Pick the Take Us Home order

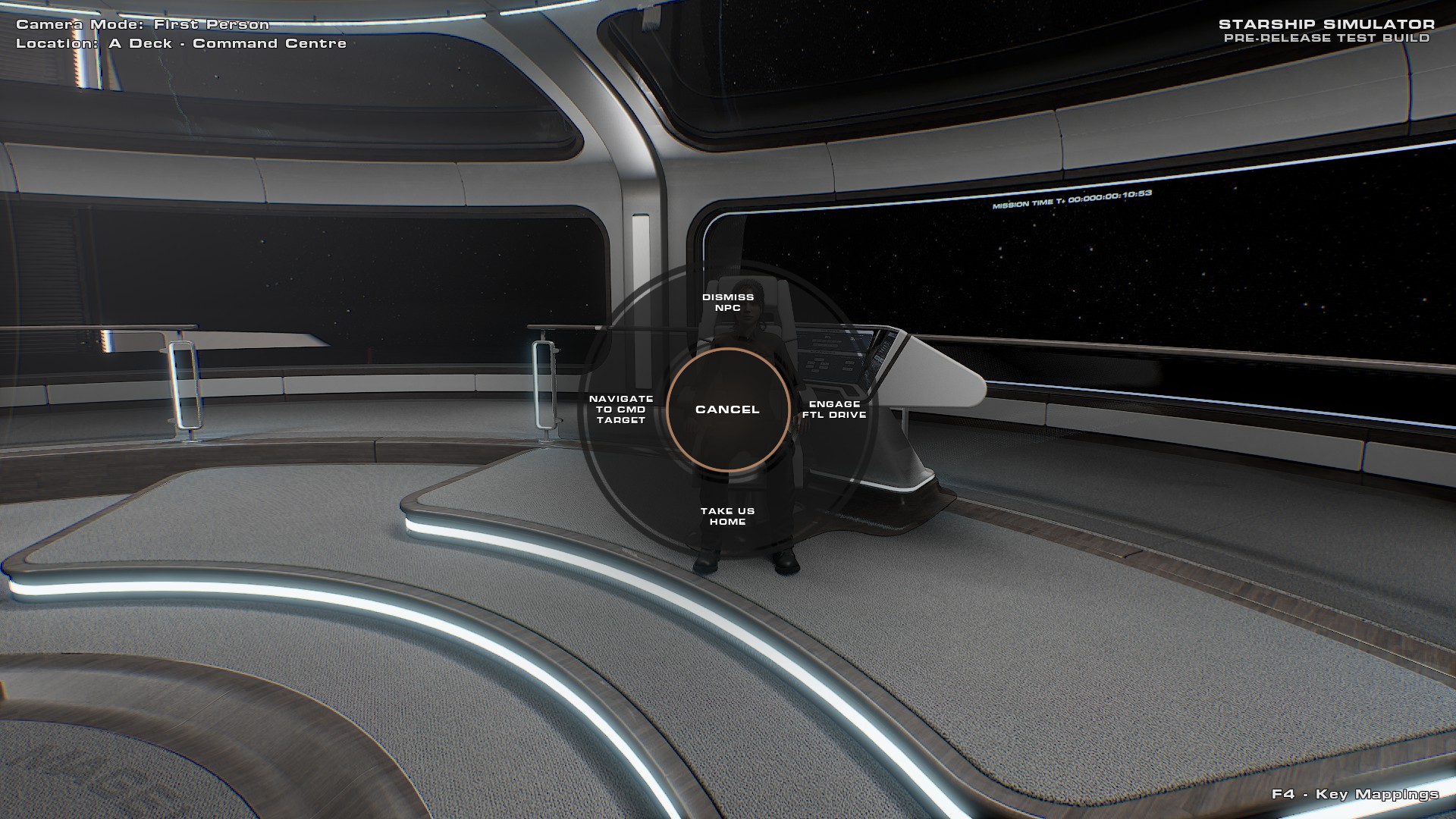coord(728,516)
